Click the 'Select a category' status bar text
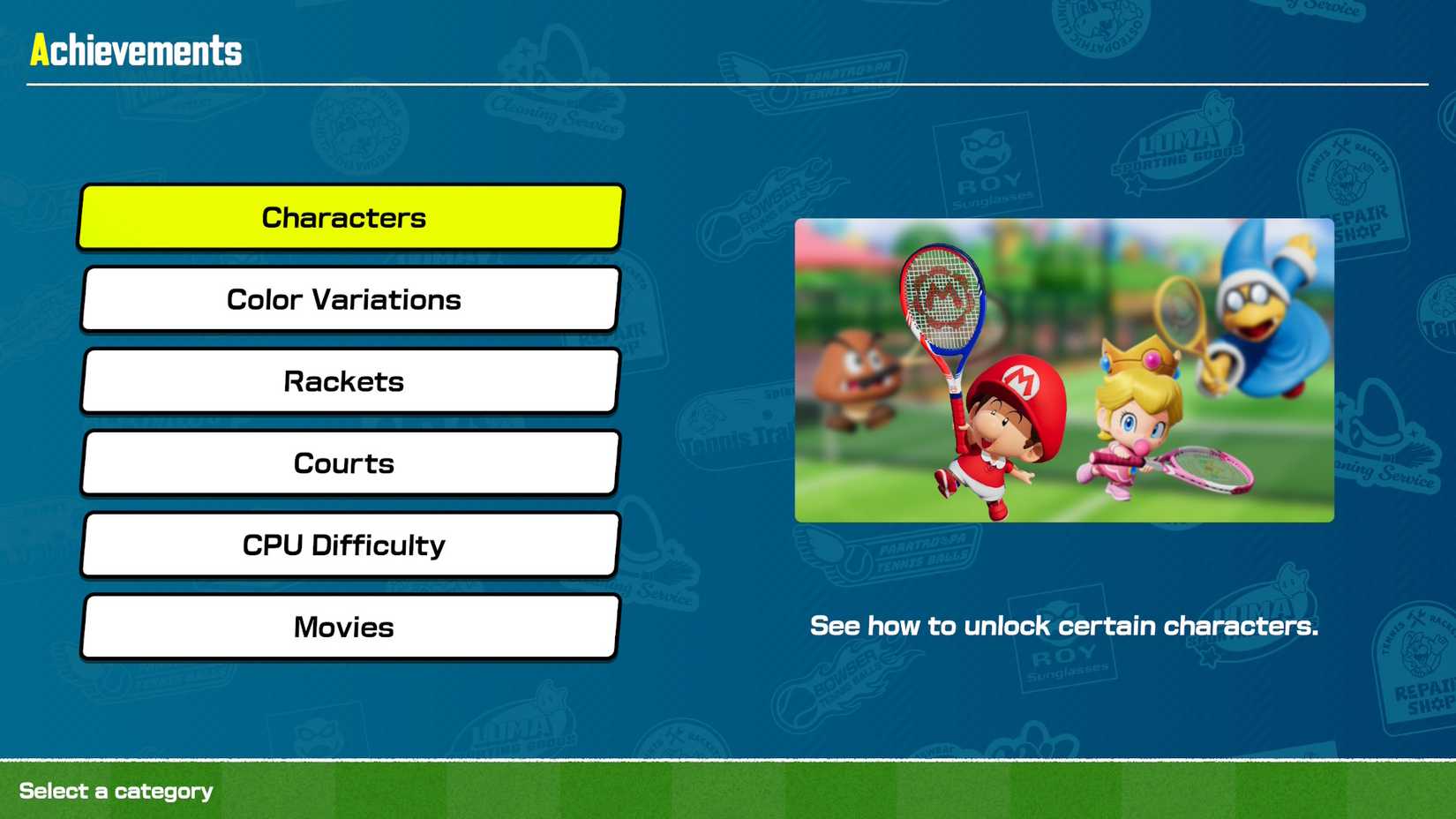This screenshot has width=1456, height=819. point(115,791)
